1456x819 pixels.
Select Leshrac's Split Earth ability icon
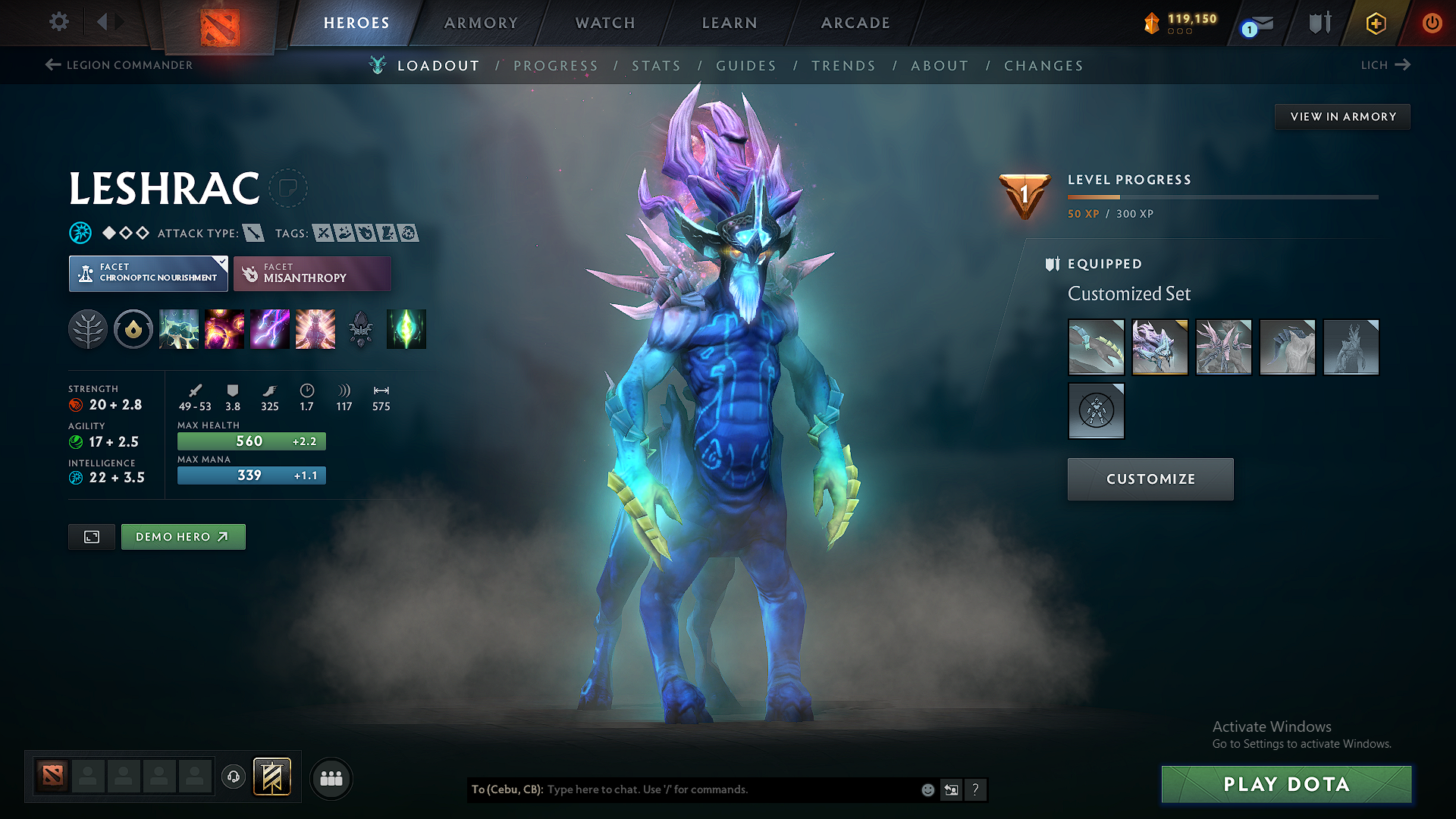pos(179,329)
